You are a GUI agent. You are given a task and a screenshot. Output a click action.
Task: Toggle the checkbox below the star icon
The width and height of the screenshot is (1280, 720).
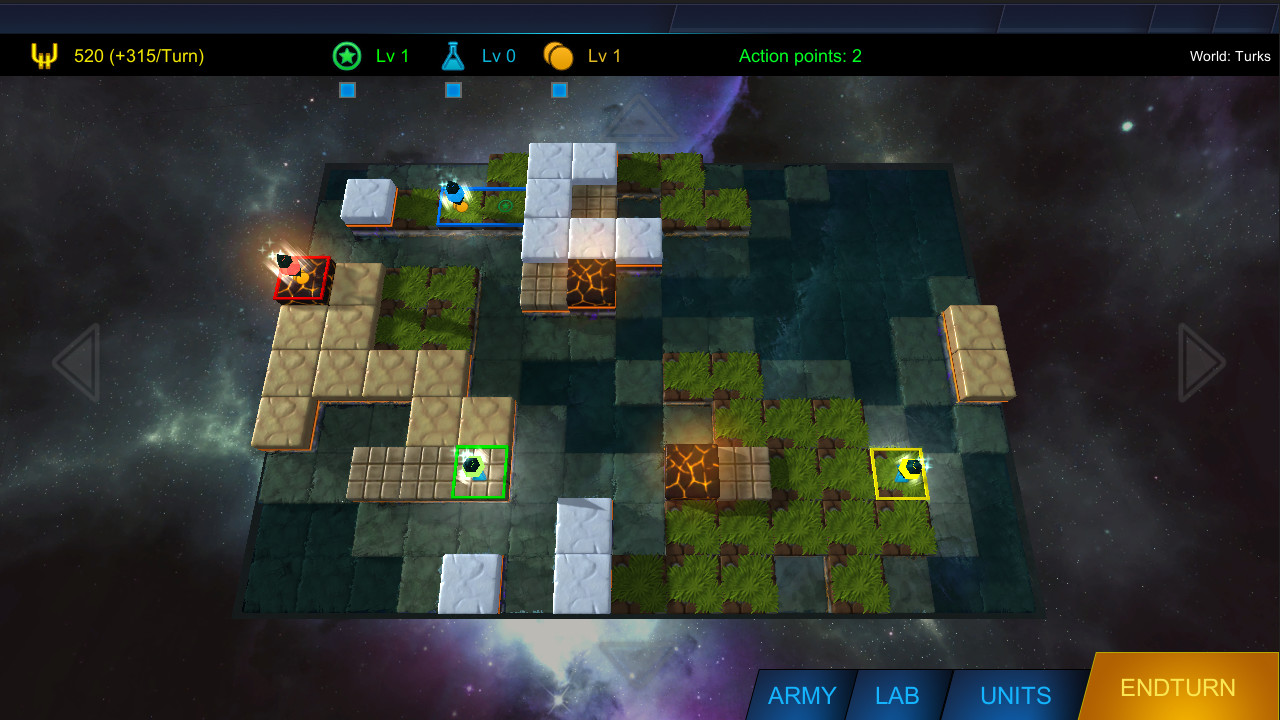coord(347,90)
